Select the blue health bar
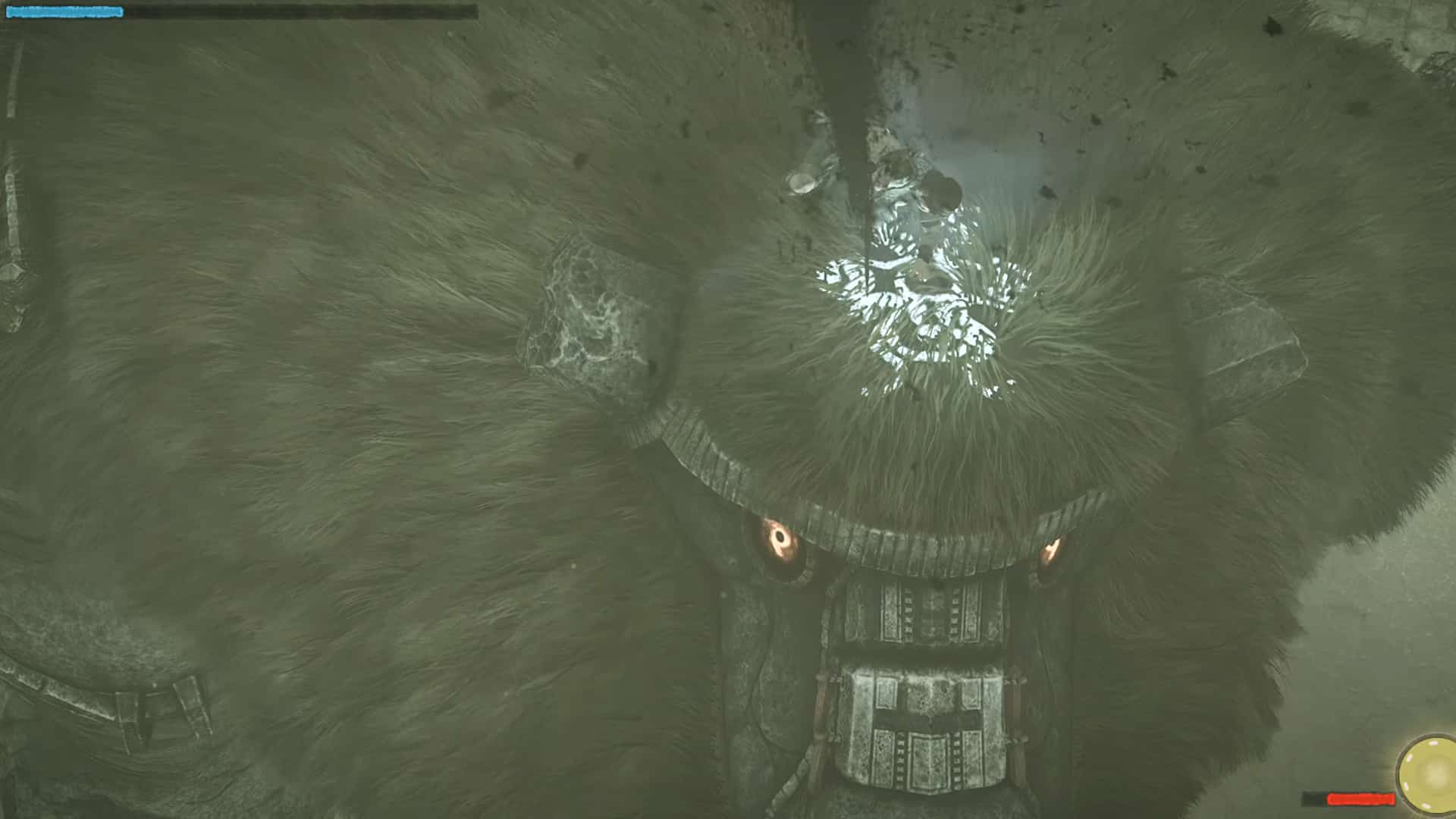The width and height of the screenshot is (1456, 819). pos(68,11)
